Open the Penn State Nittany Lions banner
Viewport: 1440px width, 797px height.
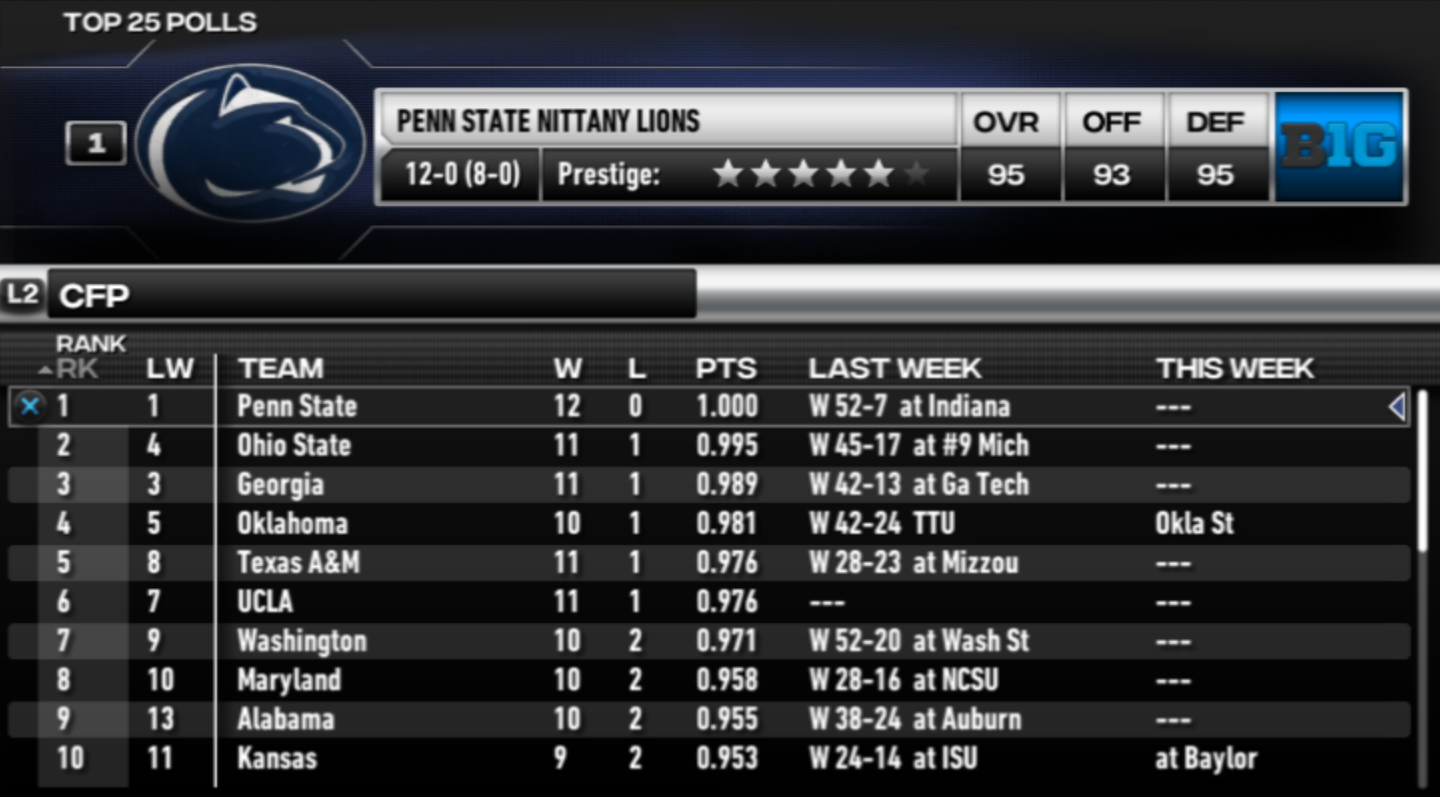(667, 121)
